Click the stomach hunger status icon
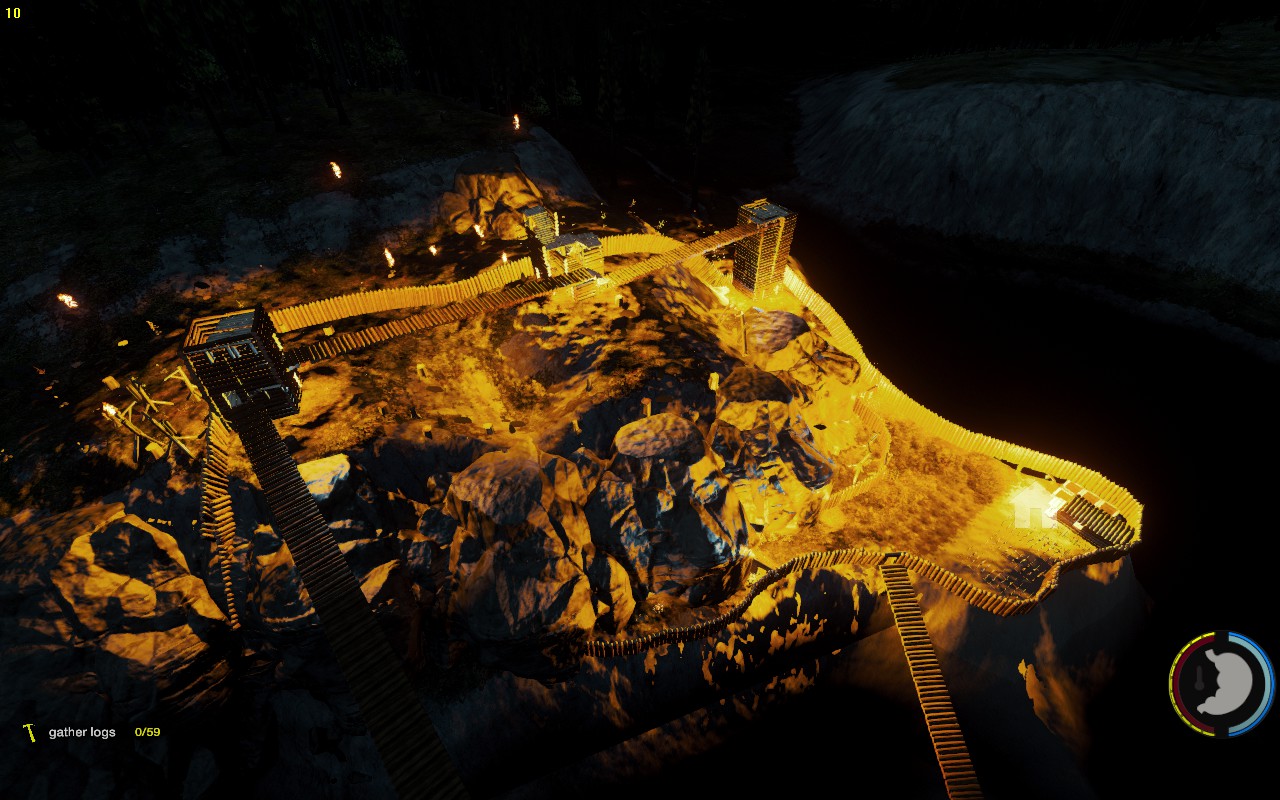Viewport: 1280px width, 800px height. [x=1225, y=682]
